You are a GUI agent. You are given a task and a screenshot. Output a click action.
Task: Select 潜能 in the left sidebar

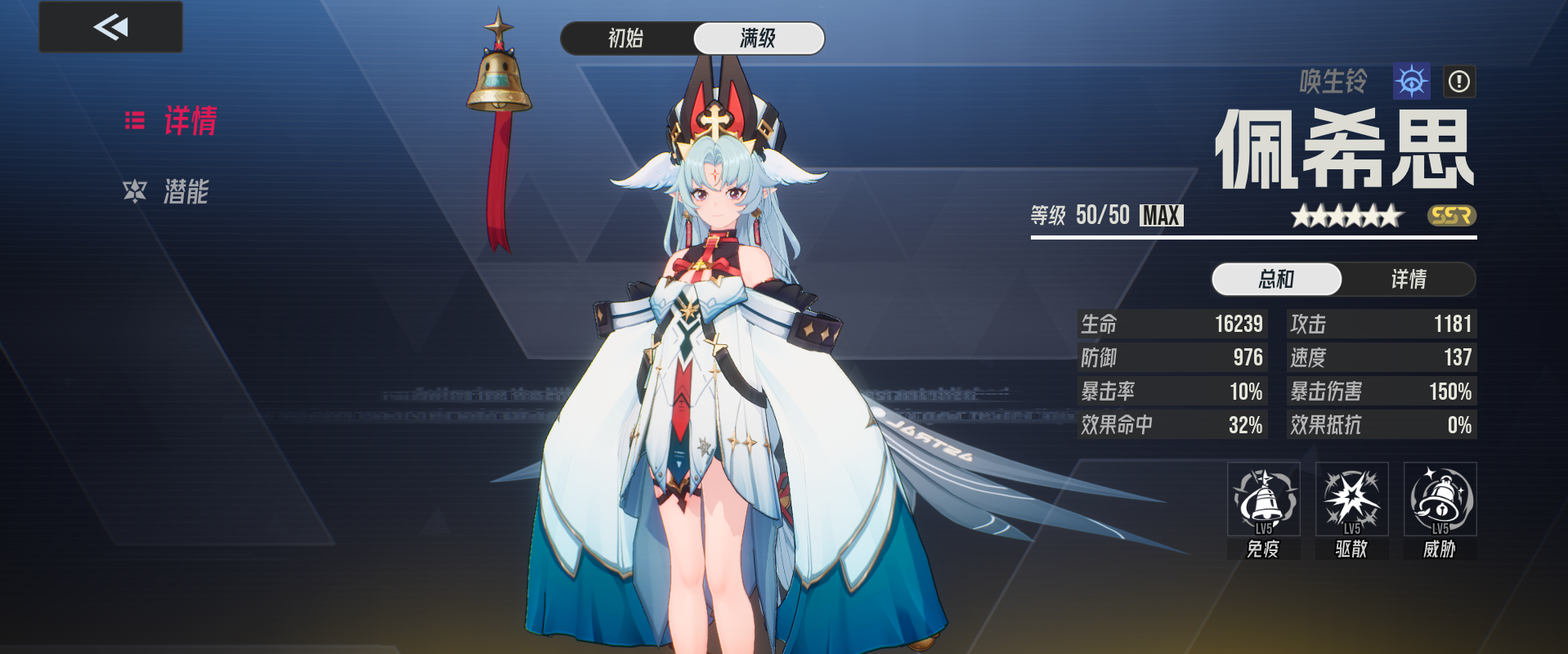(185, 193)
